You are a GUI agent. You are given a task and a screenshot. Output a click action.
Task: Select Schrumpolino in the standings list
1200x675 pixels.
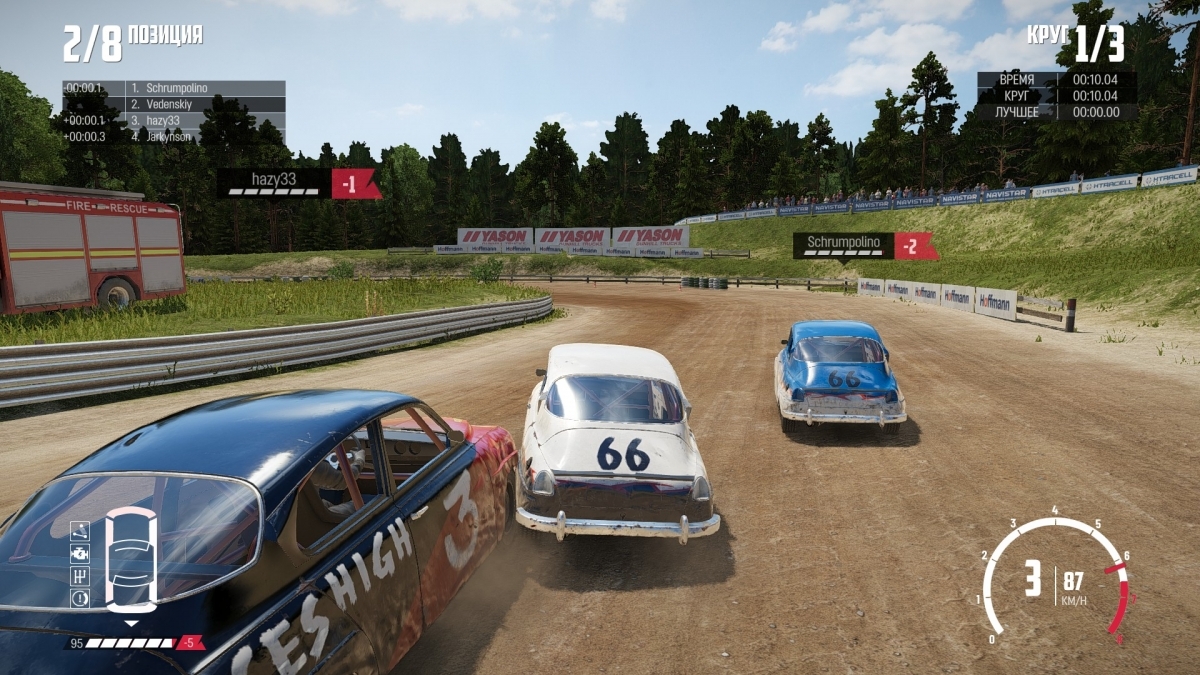(x=173, y=88)
